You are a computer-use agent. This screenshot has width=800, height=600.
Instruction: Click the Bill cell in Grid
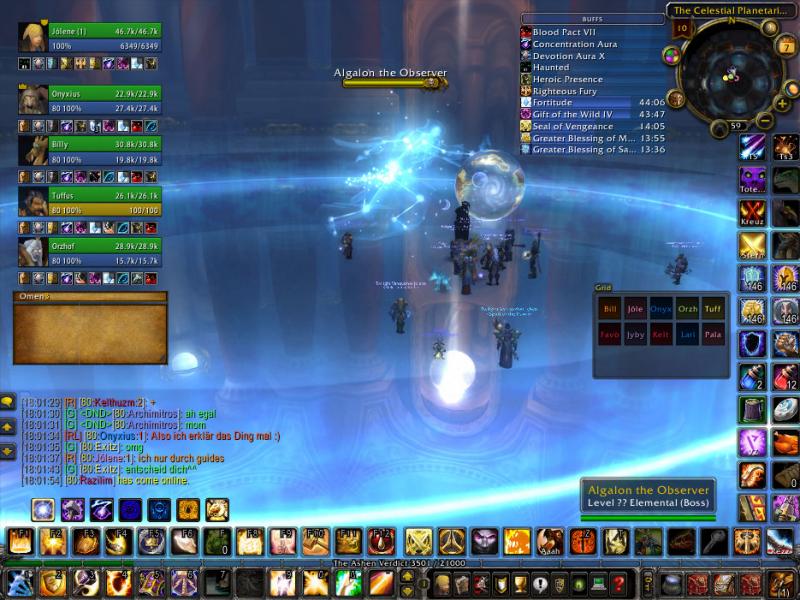click(610, 309)
